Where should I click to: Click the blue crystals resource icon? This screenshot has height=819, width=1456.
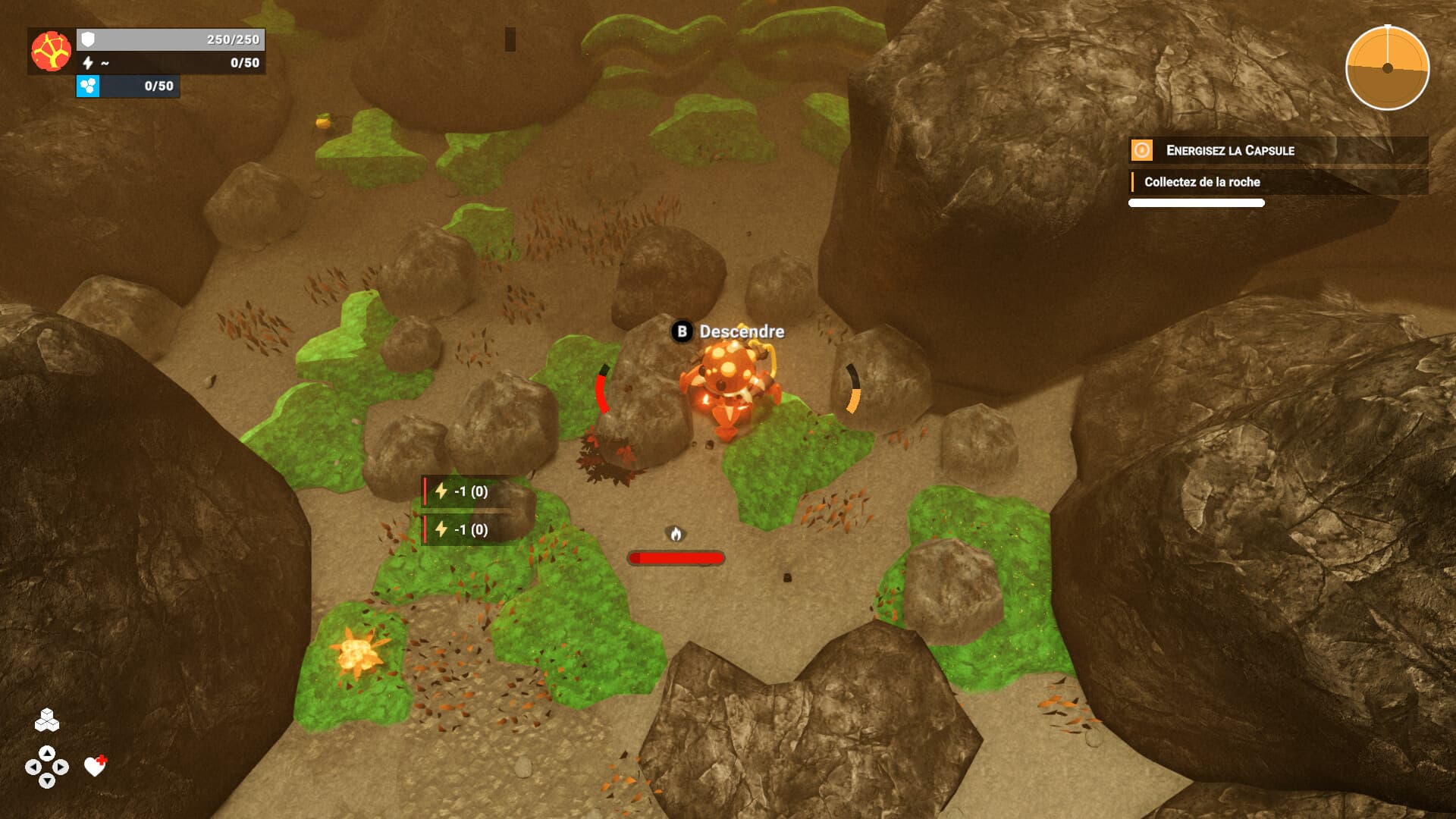(89, 88)
